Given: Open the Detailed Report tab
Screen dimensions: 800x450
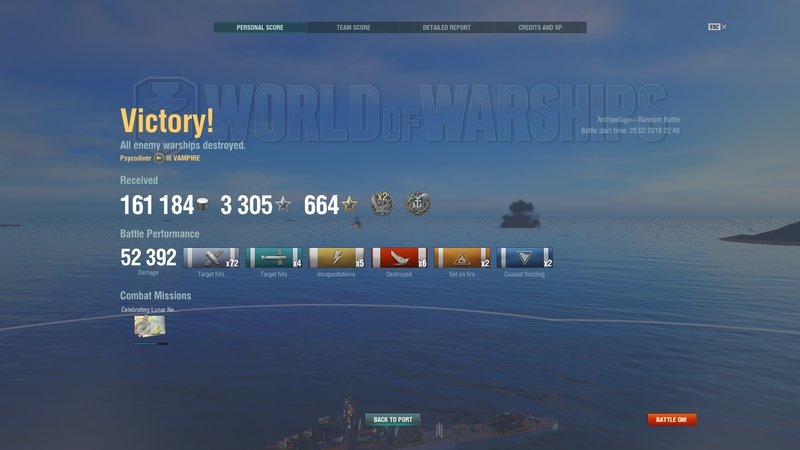Looking at the screenshot, I should click(x=447, y=27).
